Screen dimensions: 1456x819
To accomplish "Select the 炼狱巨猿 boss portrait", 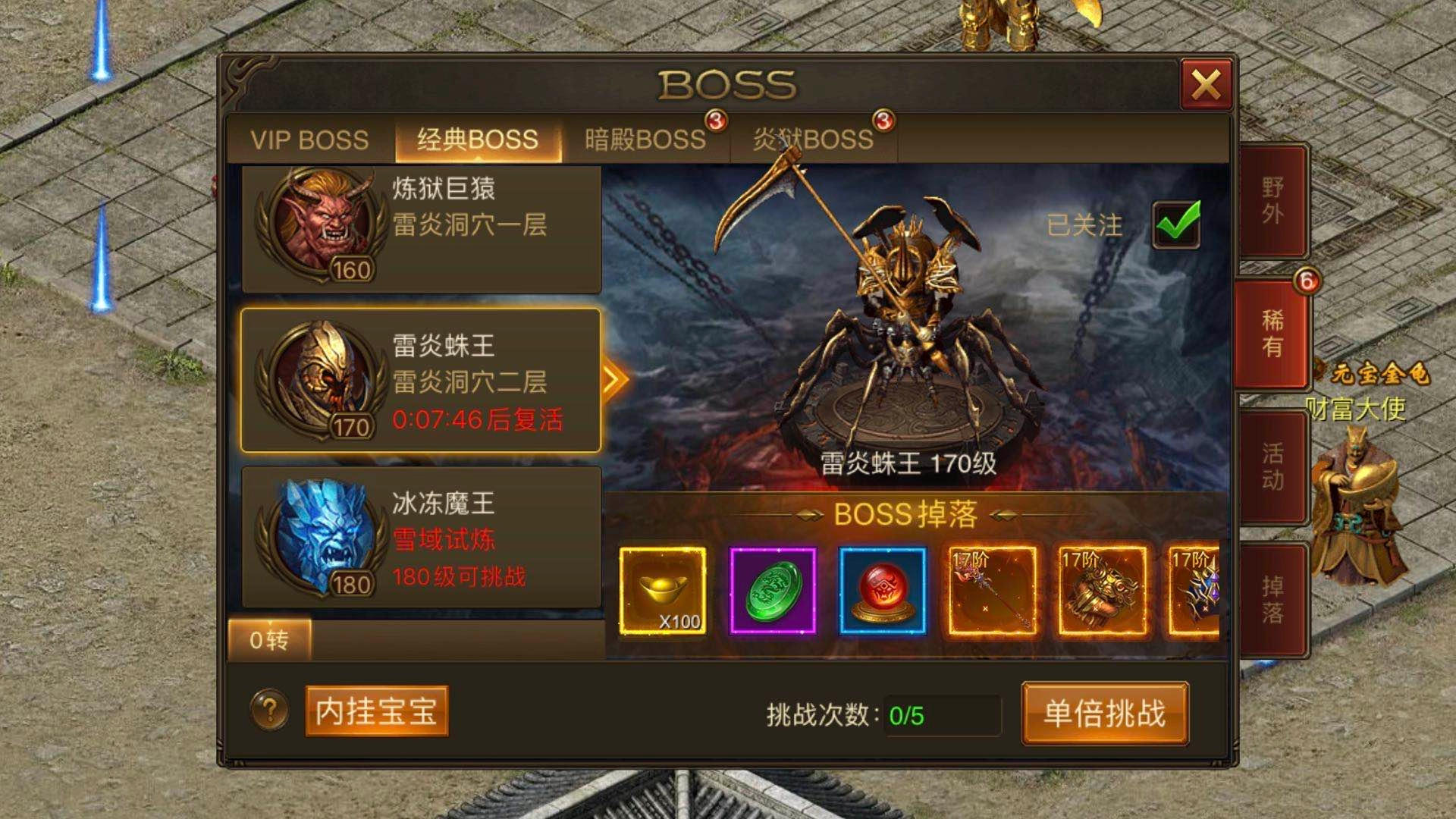I will [x=322, y=224].
